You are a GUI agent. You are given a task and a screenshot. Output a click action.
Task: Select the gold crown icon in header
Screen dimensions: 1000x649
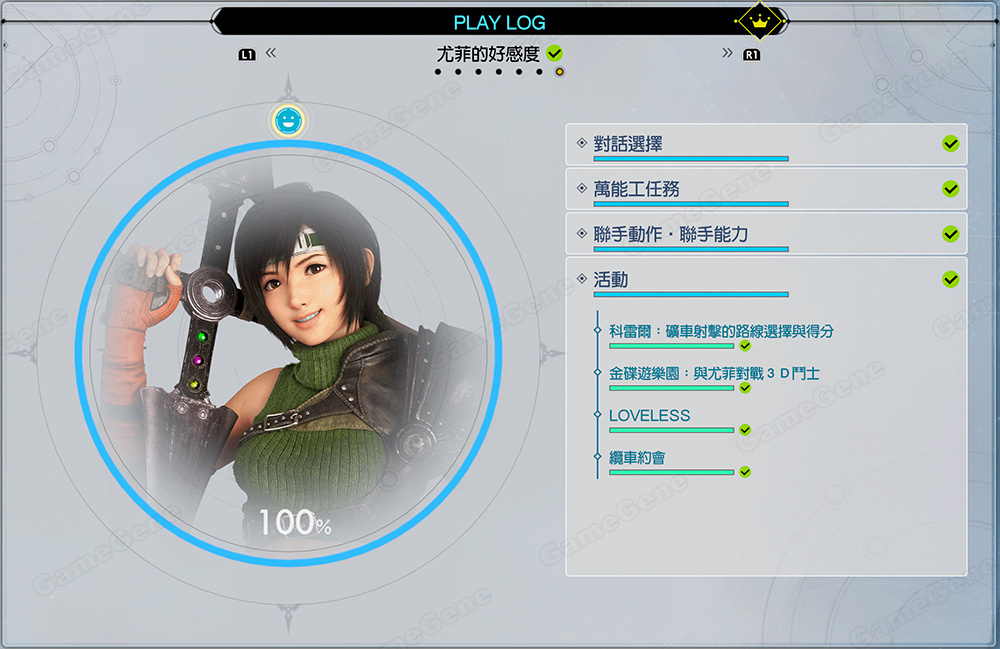[x=758, y=20]
